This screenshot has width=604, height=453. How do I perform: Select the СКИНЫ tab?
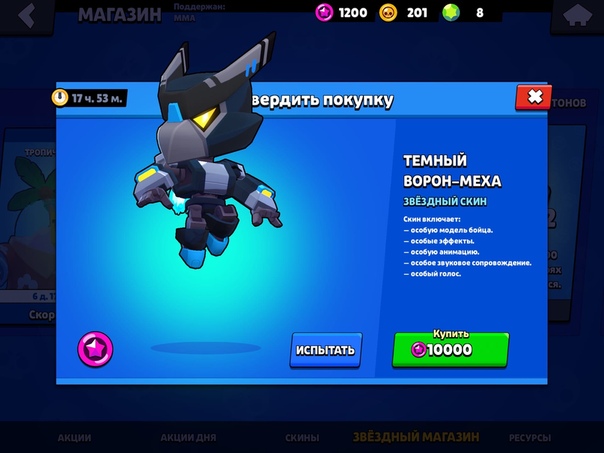tap(301, 438)
